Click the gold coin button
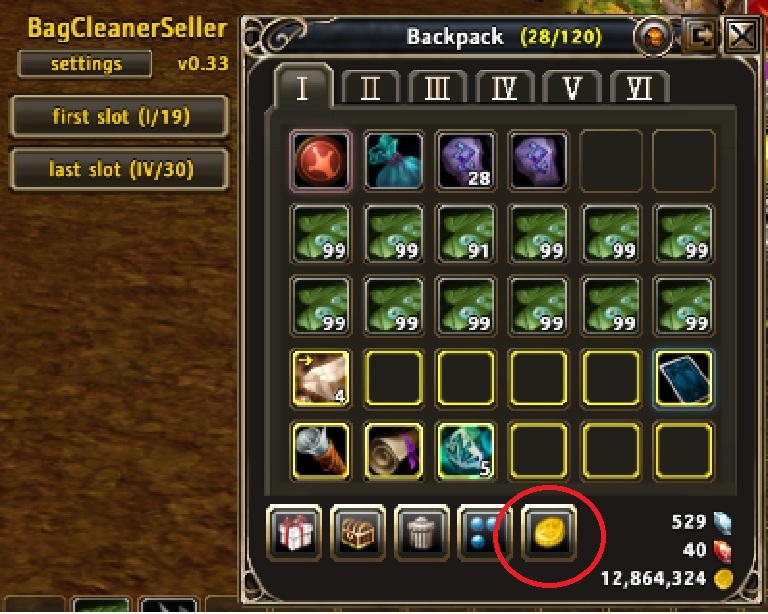Image resolution: width=768 pixels, height=614 pixels. (549, 533)
